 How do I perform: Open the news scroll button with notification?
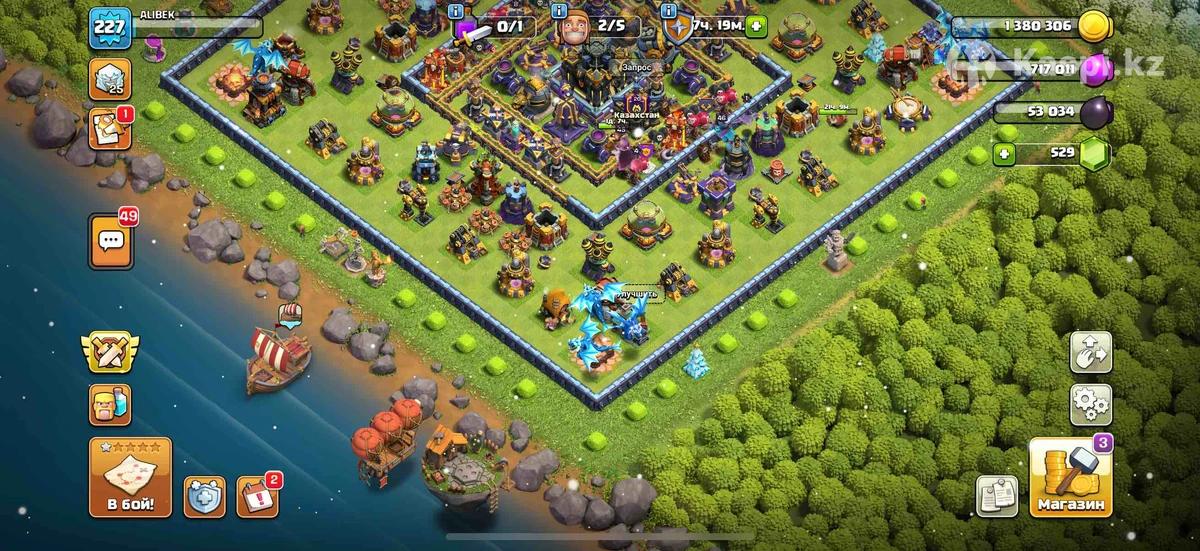[x=109, y=129]
